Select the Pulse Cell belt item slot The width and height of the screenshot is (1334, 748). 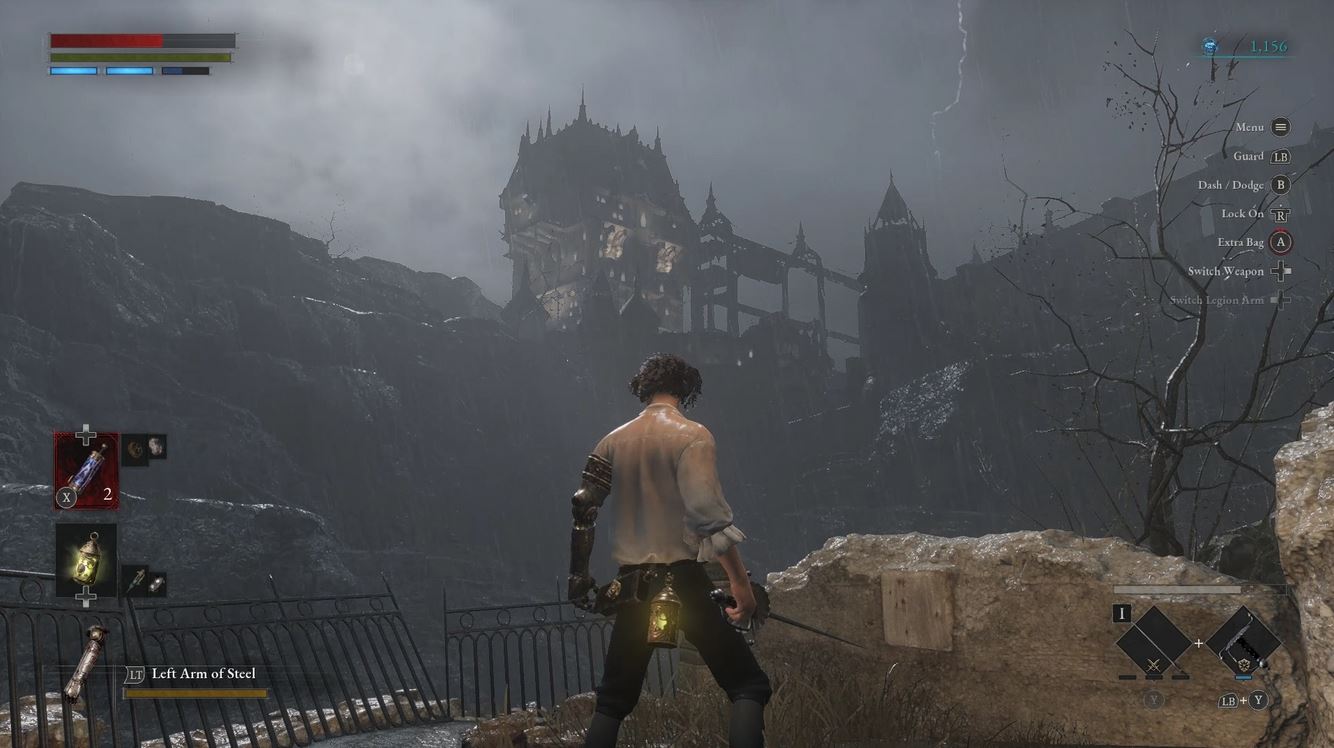pyautogui.click(x=86, y=467)
